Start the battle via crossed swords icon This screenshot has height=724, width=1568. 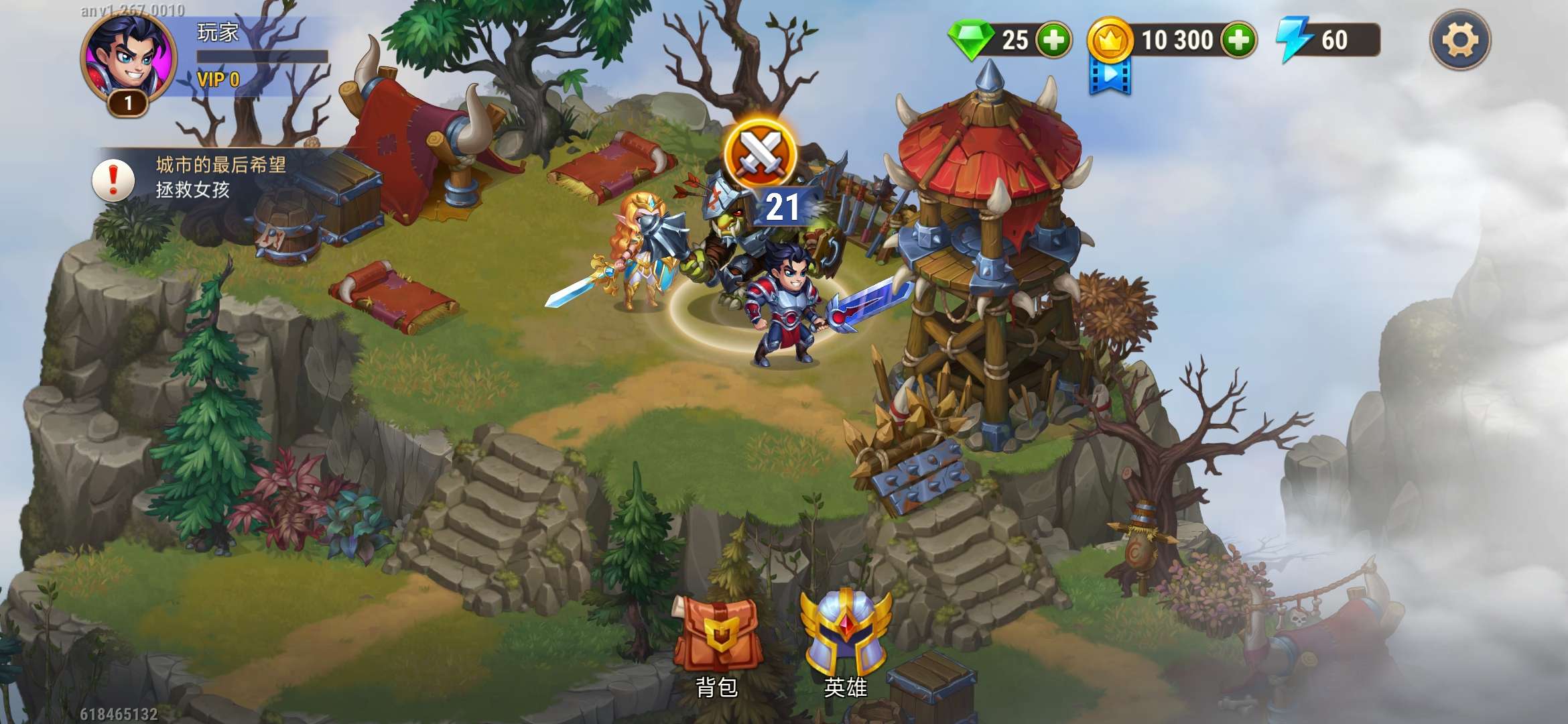click(x=760, y=154)
